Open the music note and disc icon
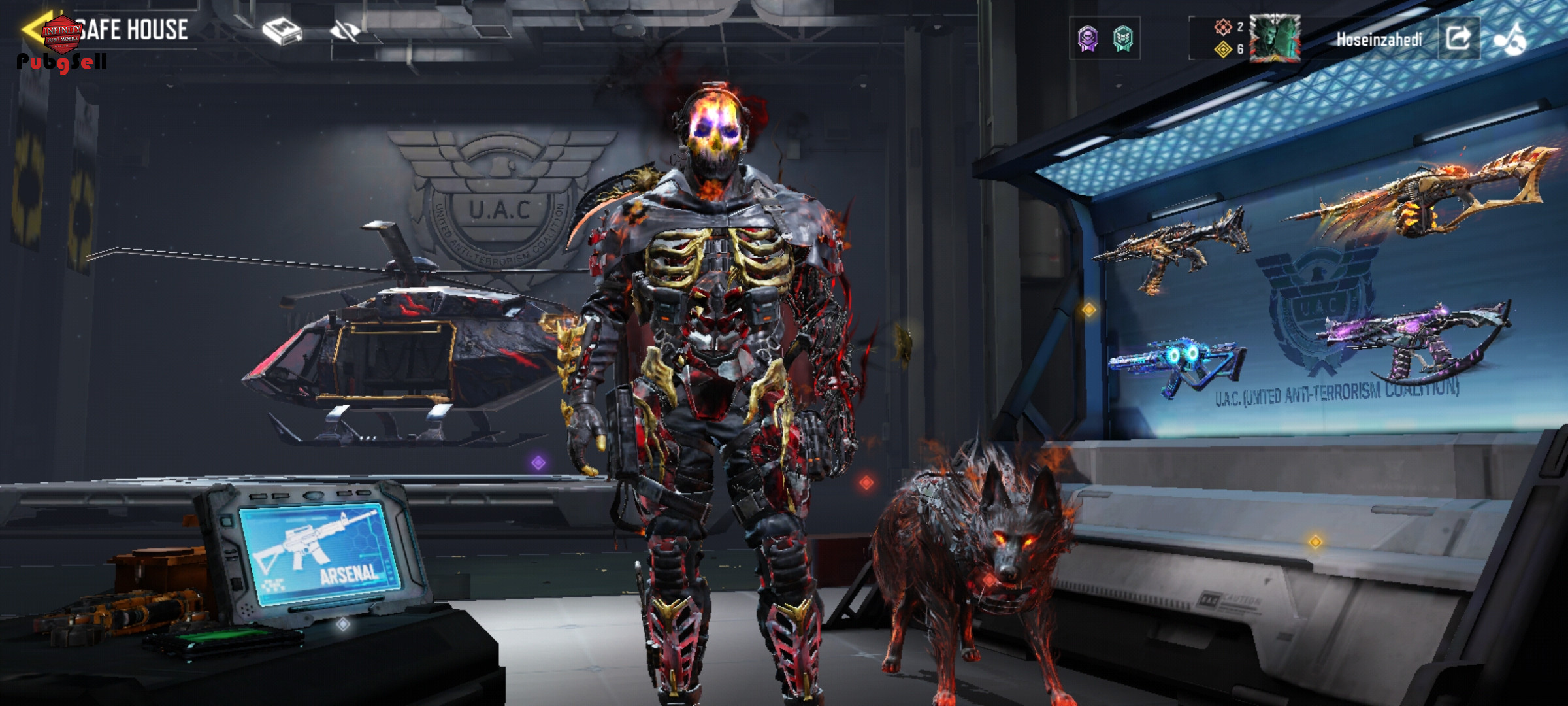The height and width of the screenshot is (706, 1568). (x=1510, y=39)
